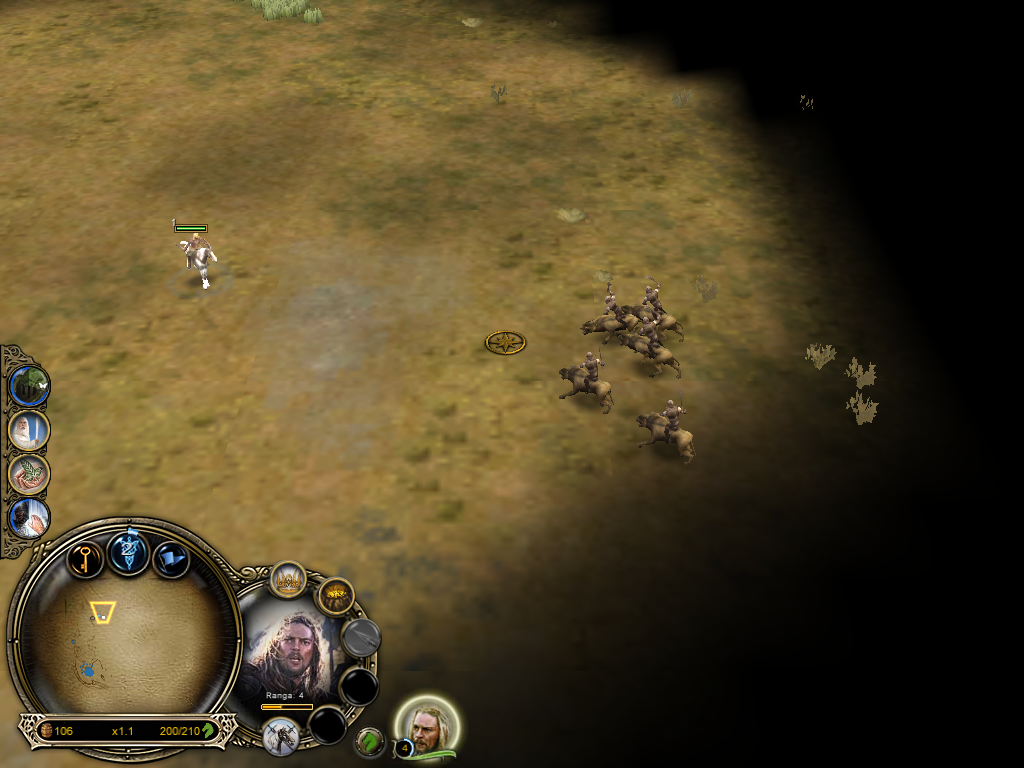Click the greyed-out spear ability
Viewport: 1024px width, 768px height.
tap(360, 637)
